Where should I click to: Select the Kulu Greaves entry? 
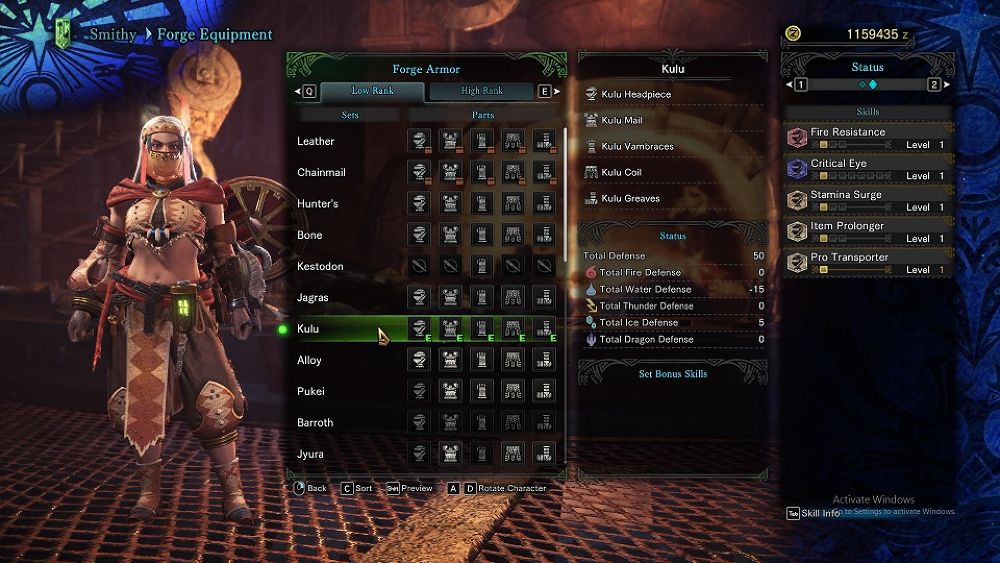[x=630, y=199]
